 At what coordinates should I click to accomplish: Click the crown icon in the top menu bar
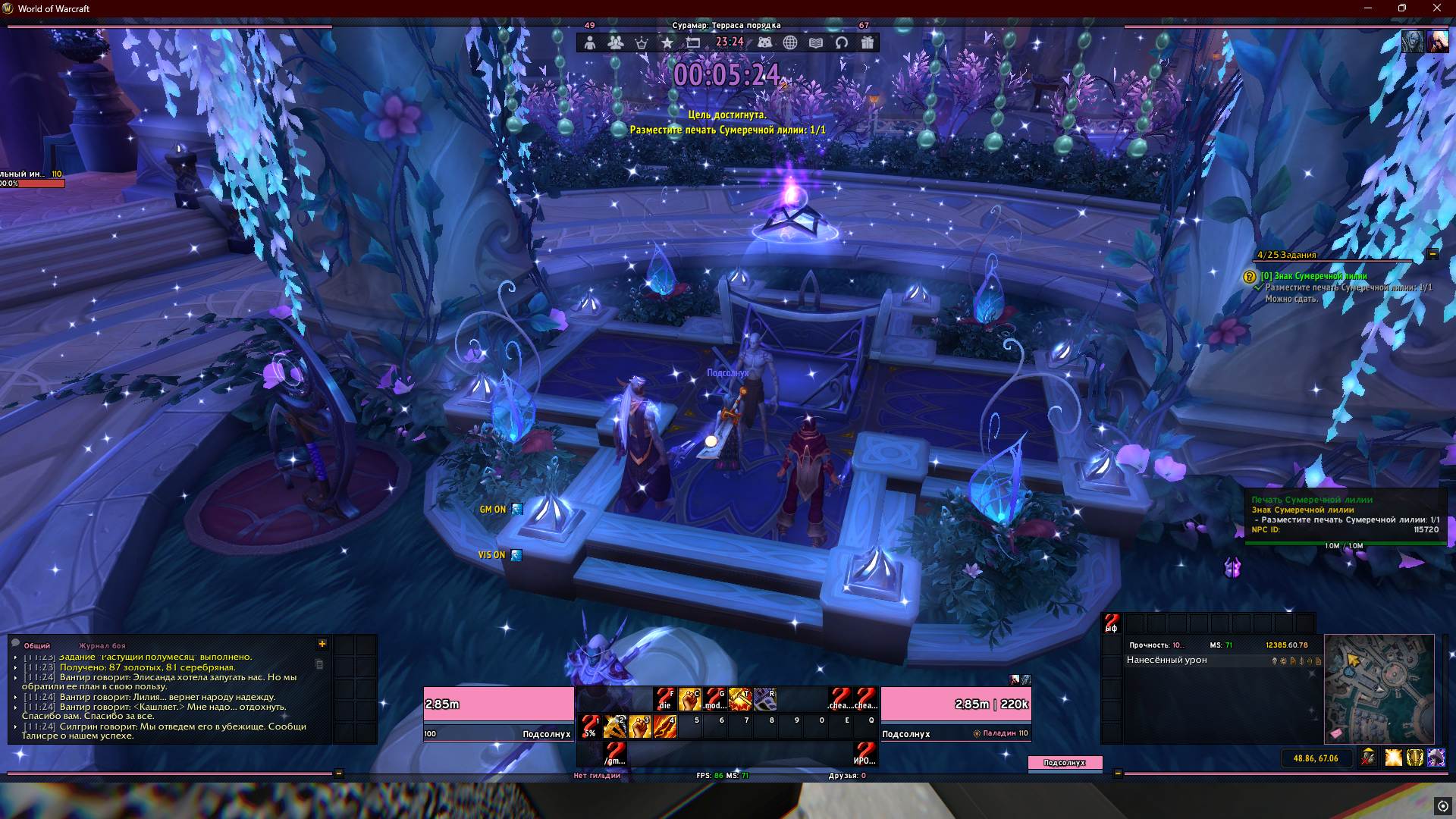point(642,42)
